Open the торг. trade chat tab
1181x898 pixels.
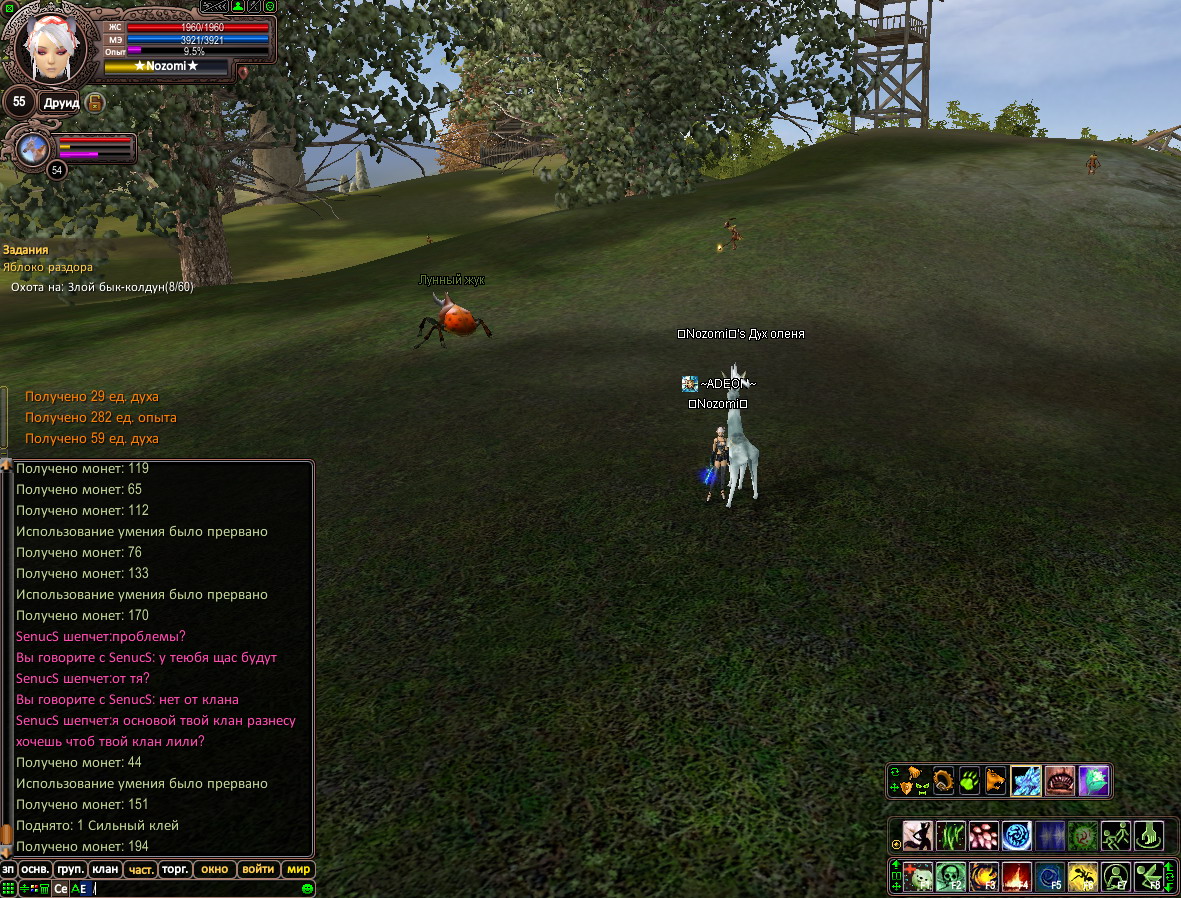click(175, 869)
